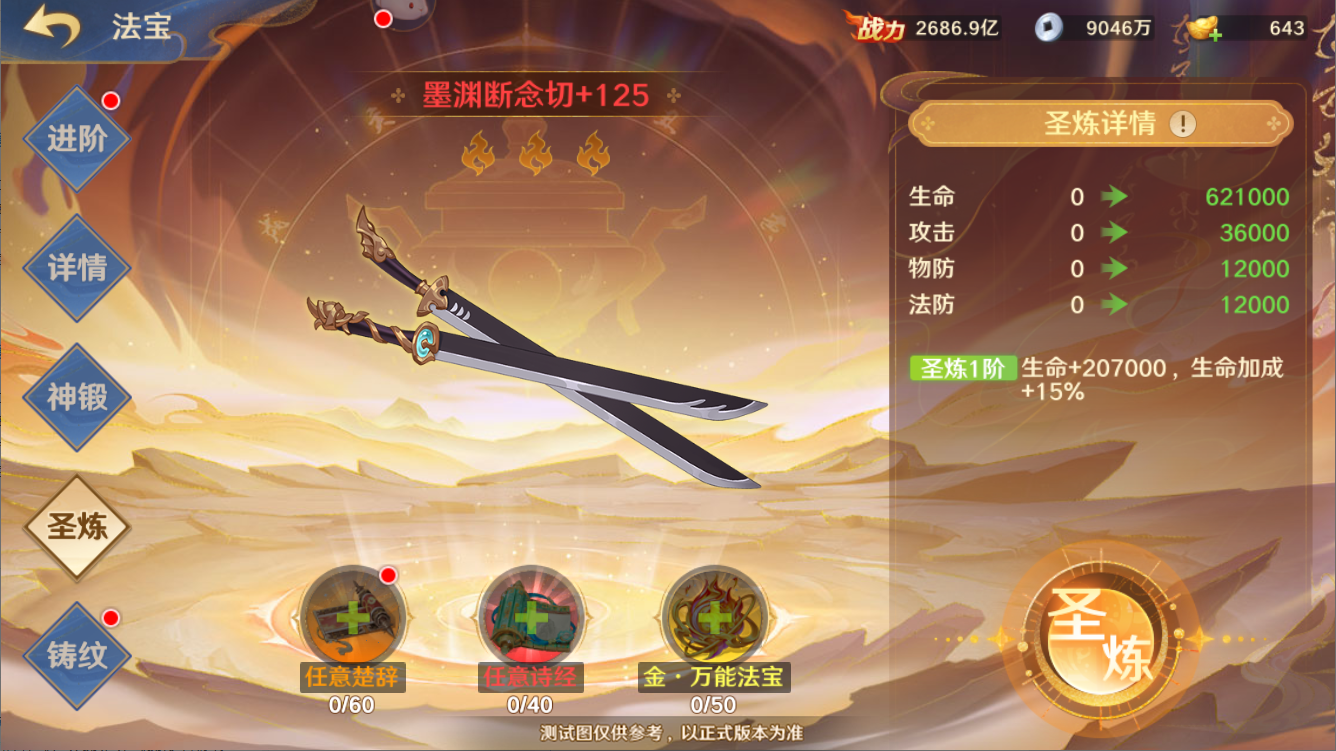
Task: Add 任意楚辞 scroll material
Action: click(x=352, y=618)
